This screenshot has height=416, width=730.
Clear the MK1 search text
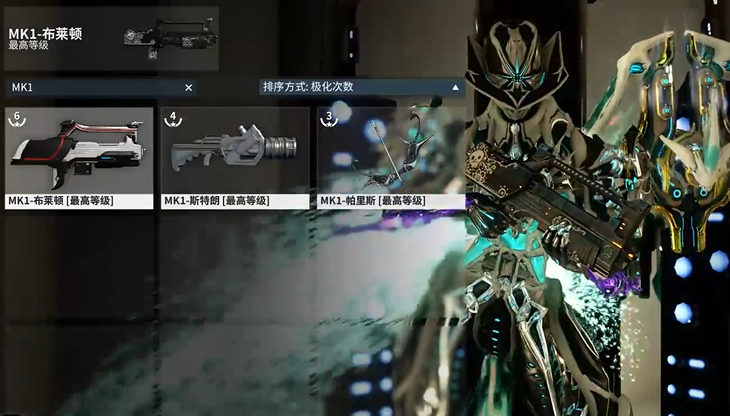[x=188, y=88]
